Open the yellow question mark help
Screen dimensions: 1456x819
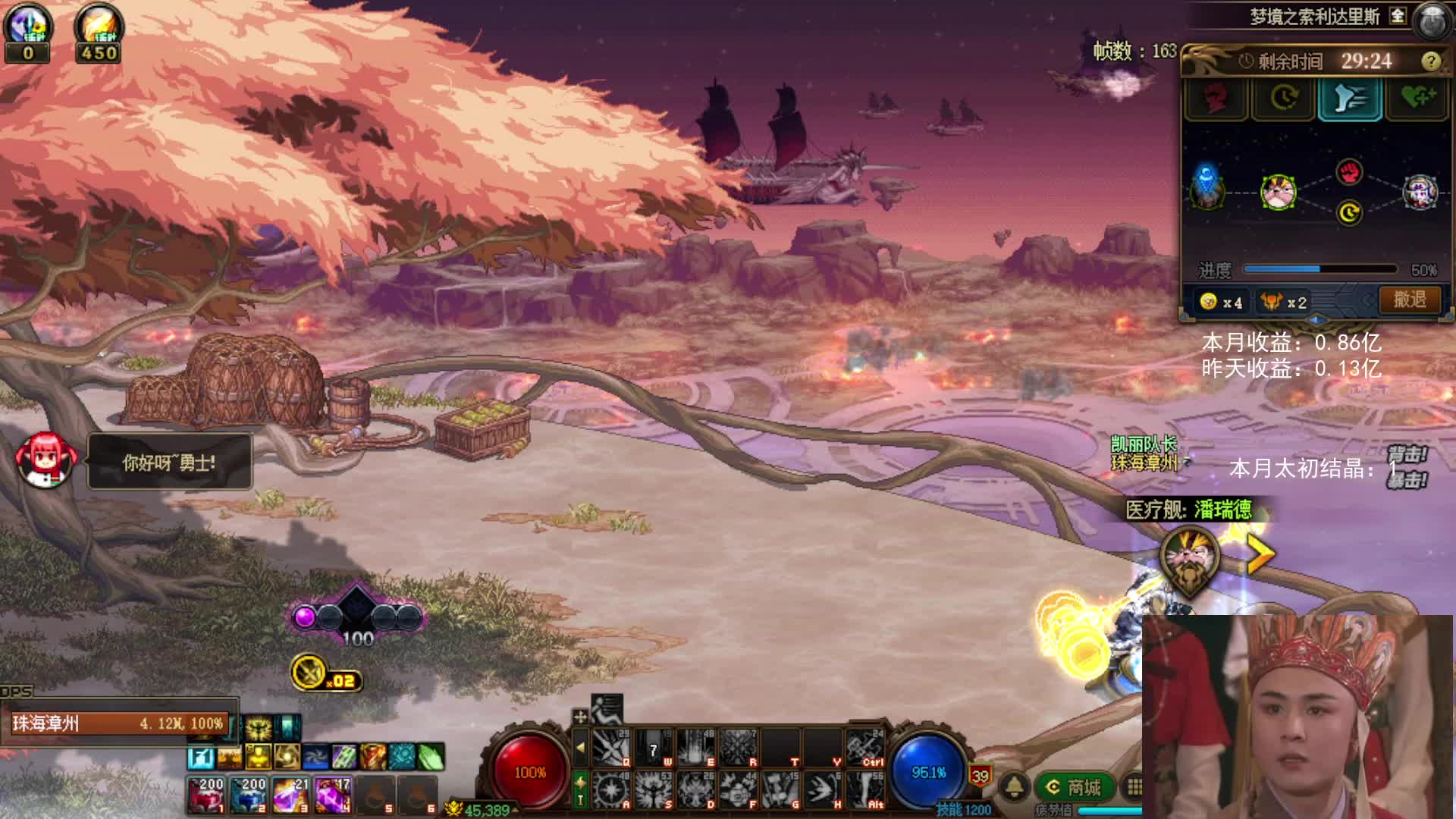[1430, 61]
